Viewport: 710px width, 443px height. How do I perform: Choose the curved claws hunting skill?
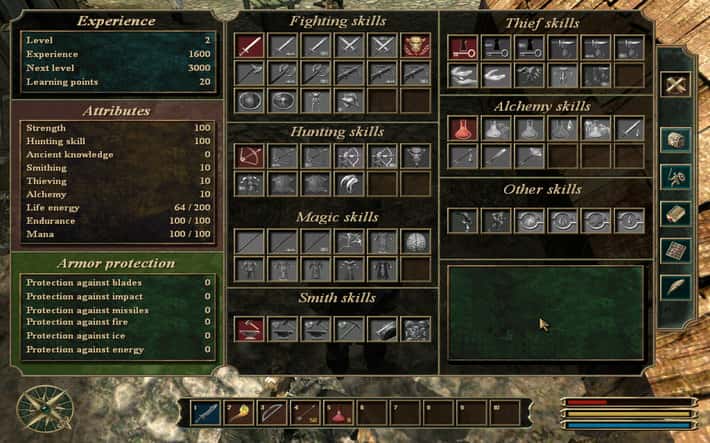349,183
